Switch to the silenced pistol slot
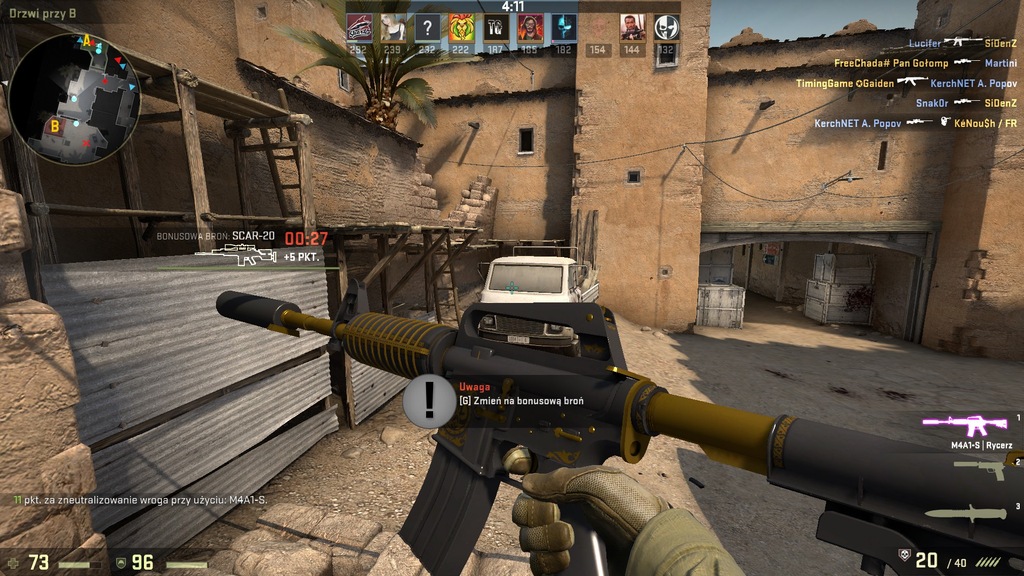 coord(978,465)
